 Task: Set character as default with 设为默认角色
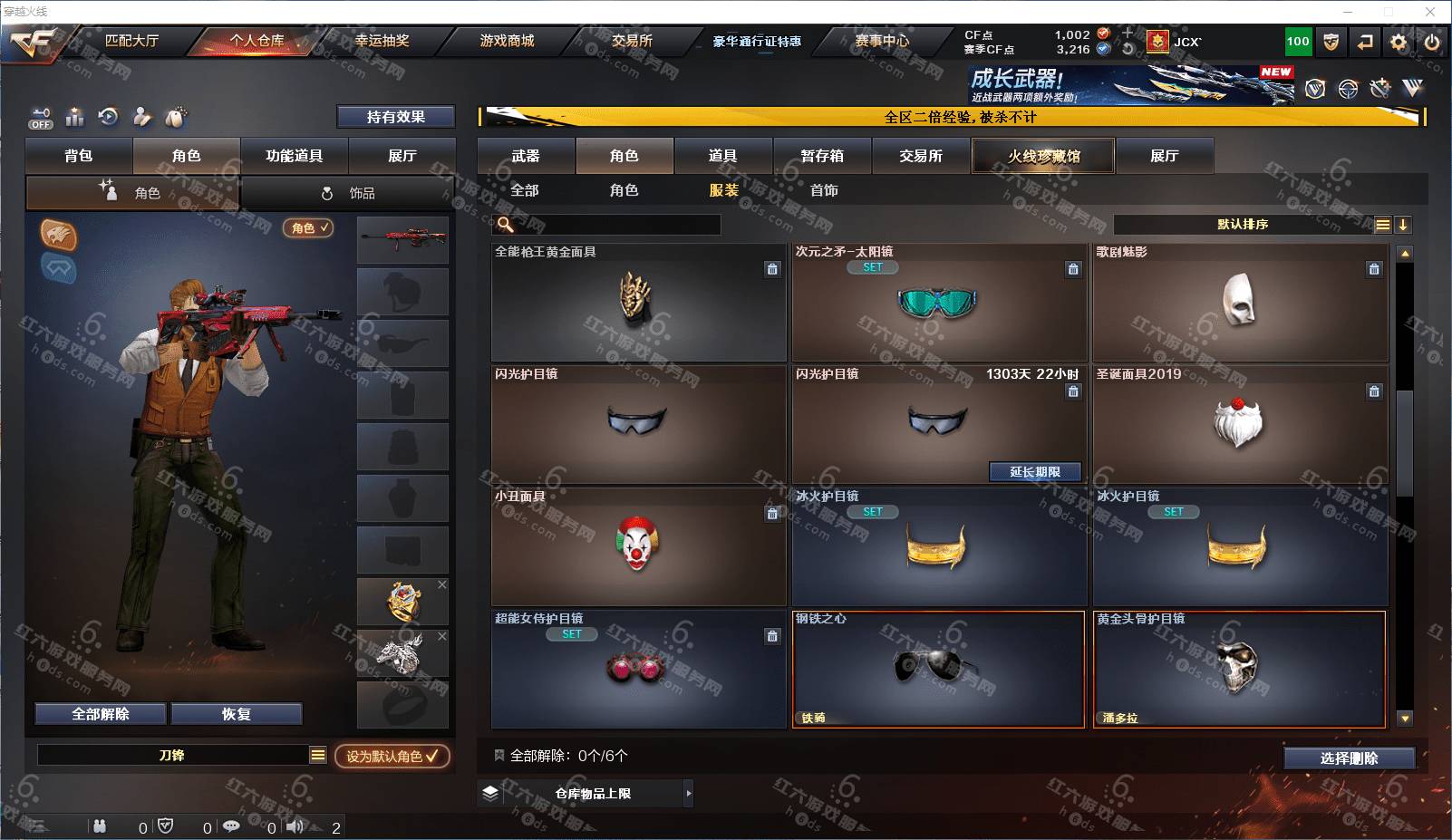(392, 756)
